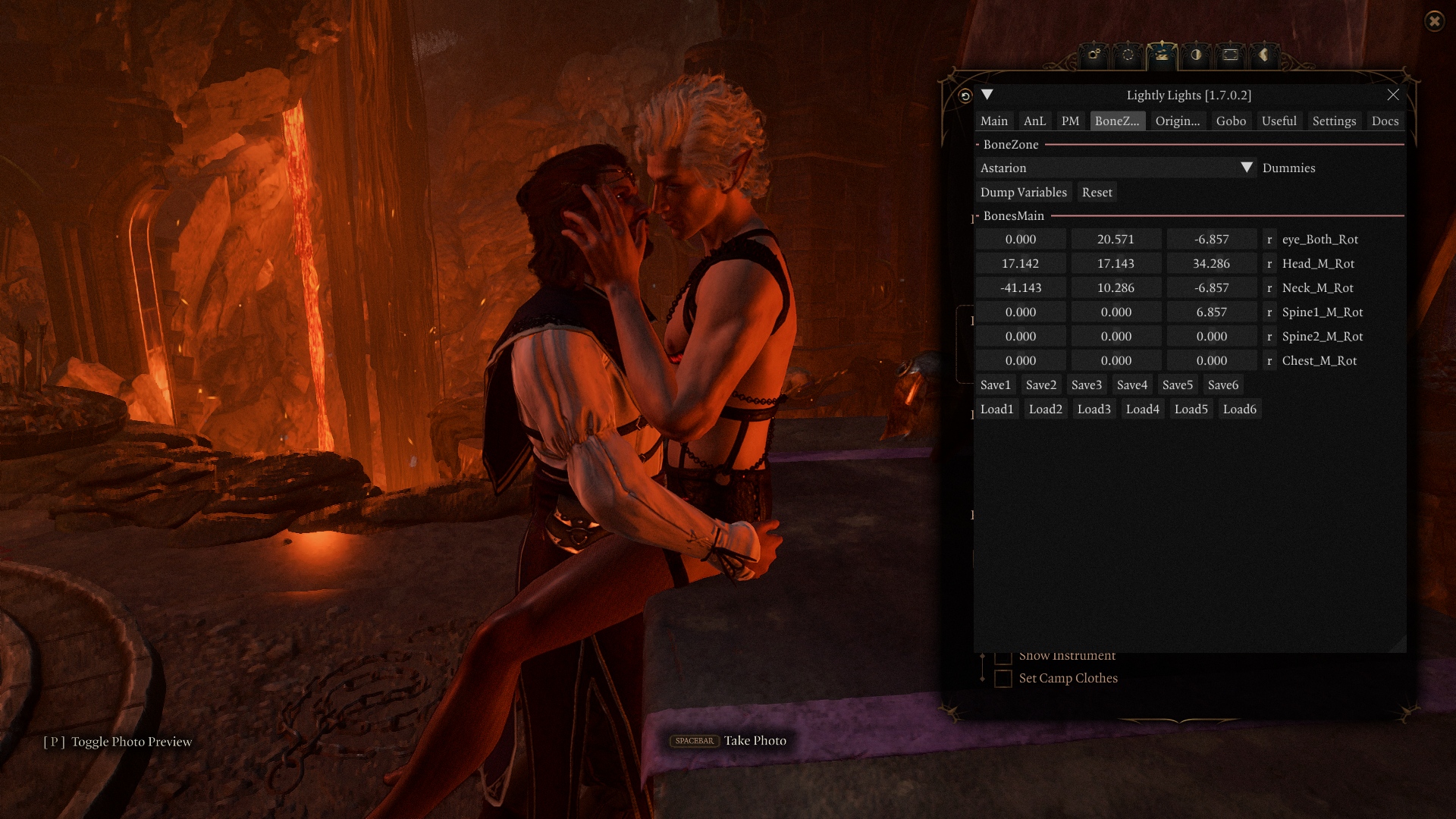
Task: Switch to the Gobo tab
Action: point(1231,121)
